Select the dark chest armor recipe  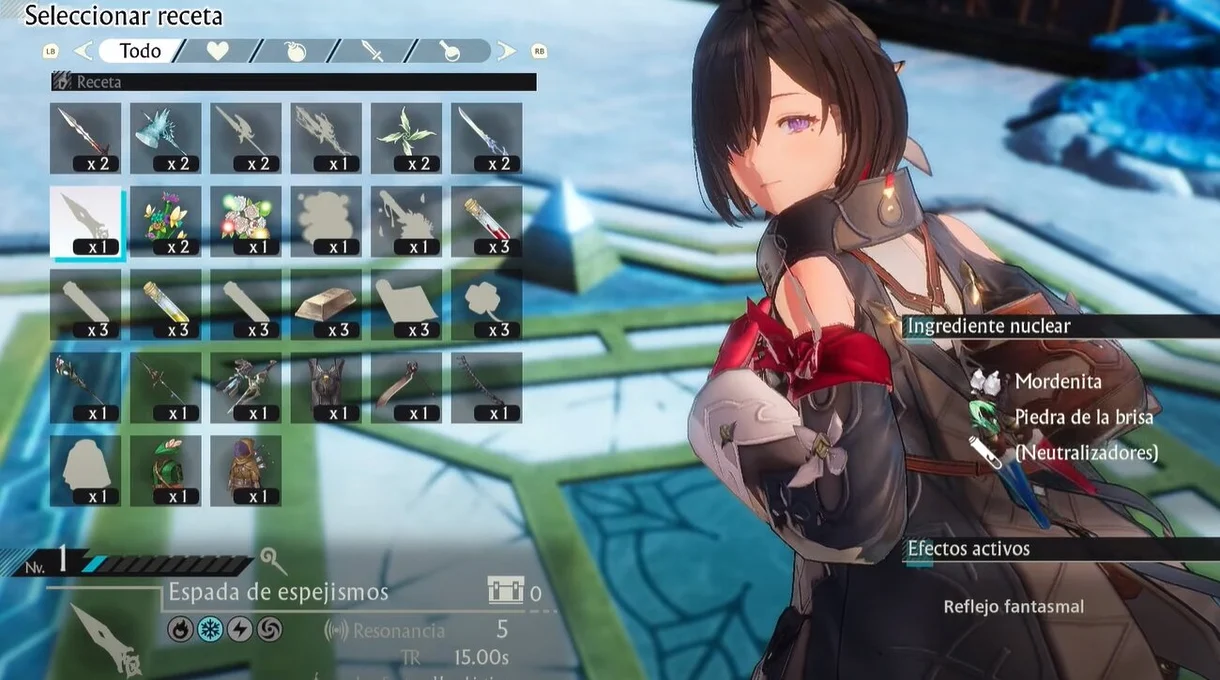(x=326, y=387)
